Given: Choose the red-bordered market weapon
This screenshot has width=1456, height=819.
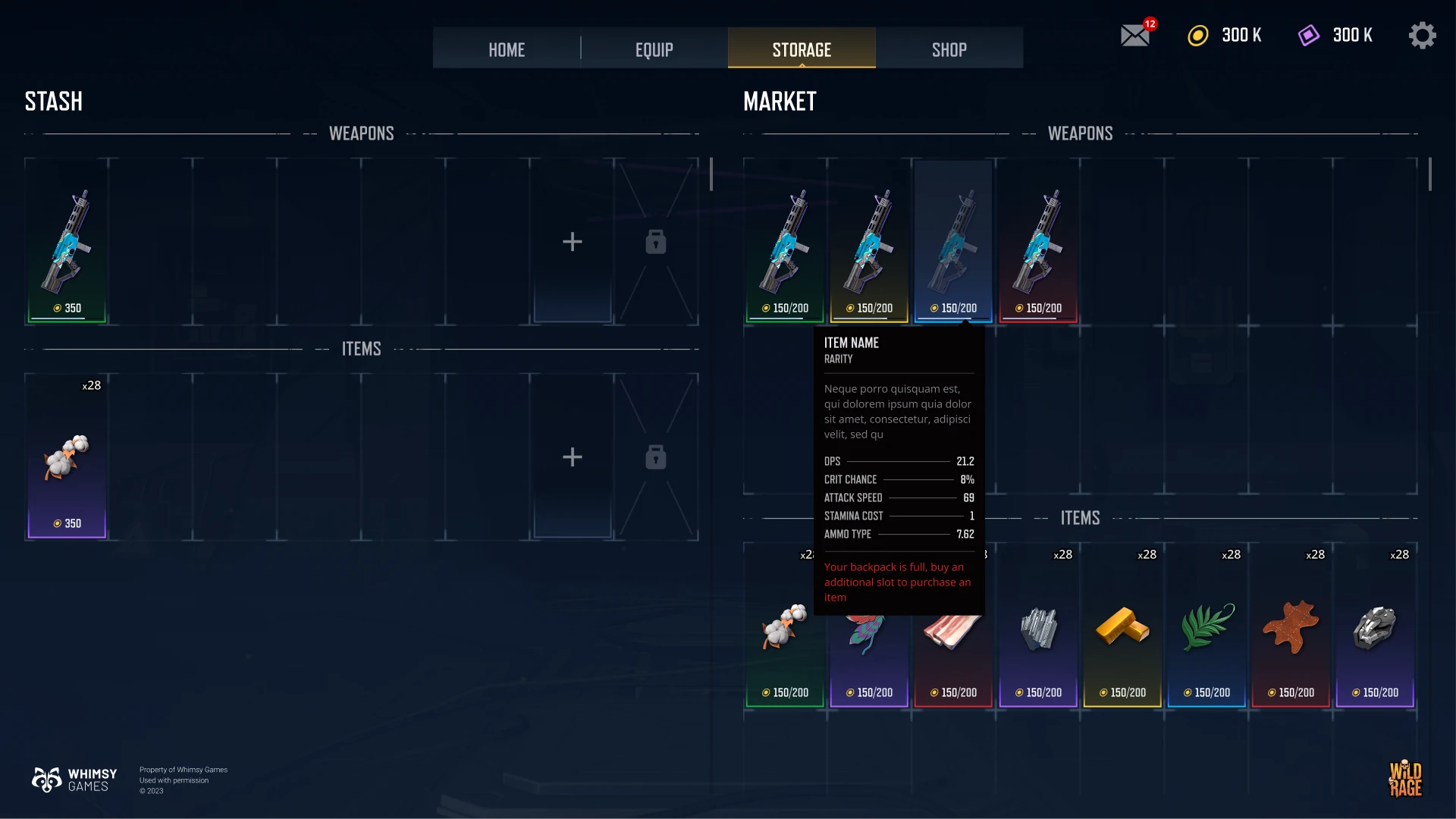Looking at the screenshot, I should pos(1038,243).
